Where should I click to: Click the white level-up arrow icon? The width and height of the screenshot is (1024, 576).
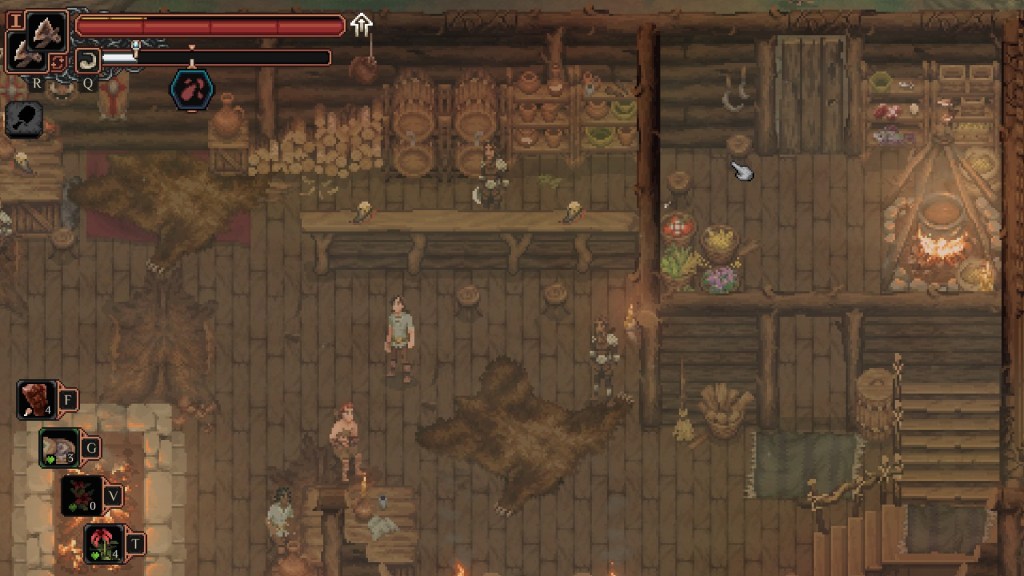pyautogui.click(x=361, y=24)
